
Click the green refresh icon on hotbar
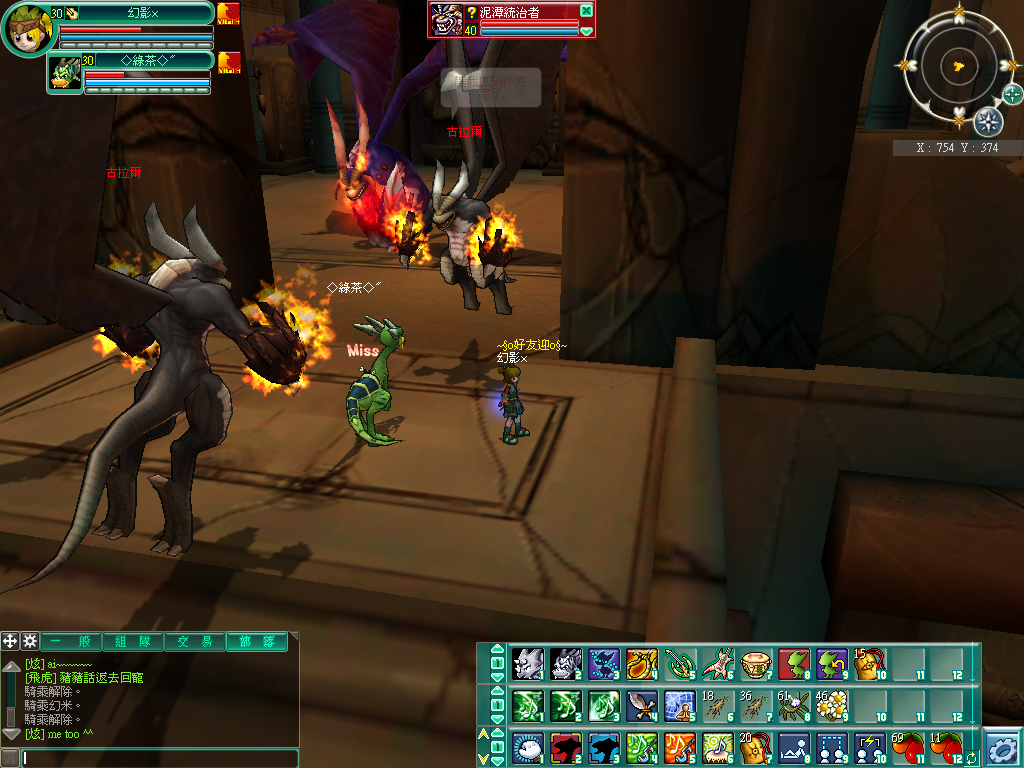tap(971, 759)
